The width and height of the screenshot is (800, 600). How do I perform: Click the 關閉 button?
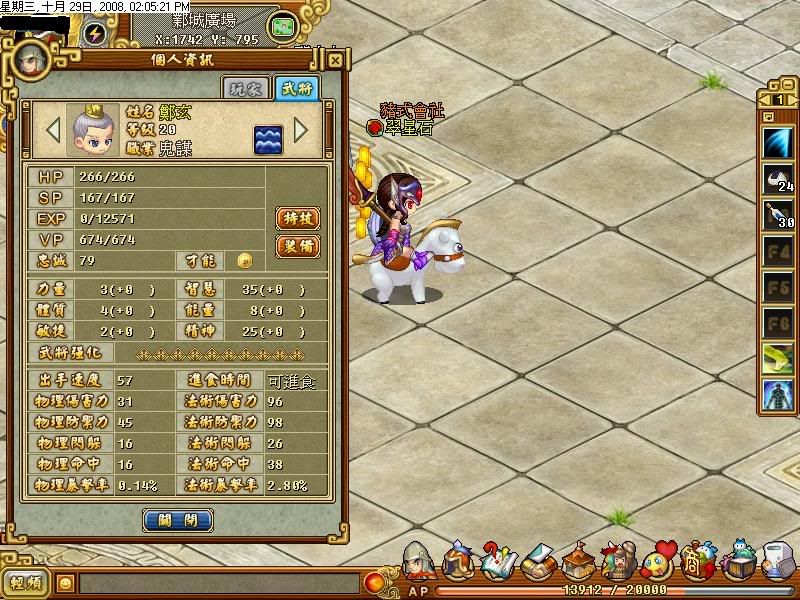coord(177,520)
